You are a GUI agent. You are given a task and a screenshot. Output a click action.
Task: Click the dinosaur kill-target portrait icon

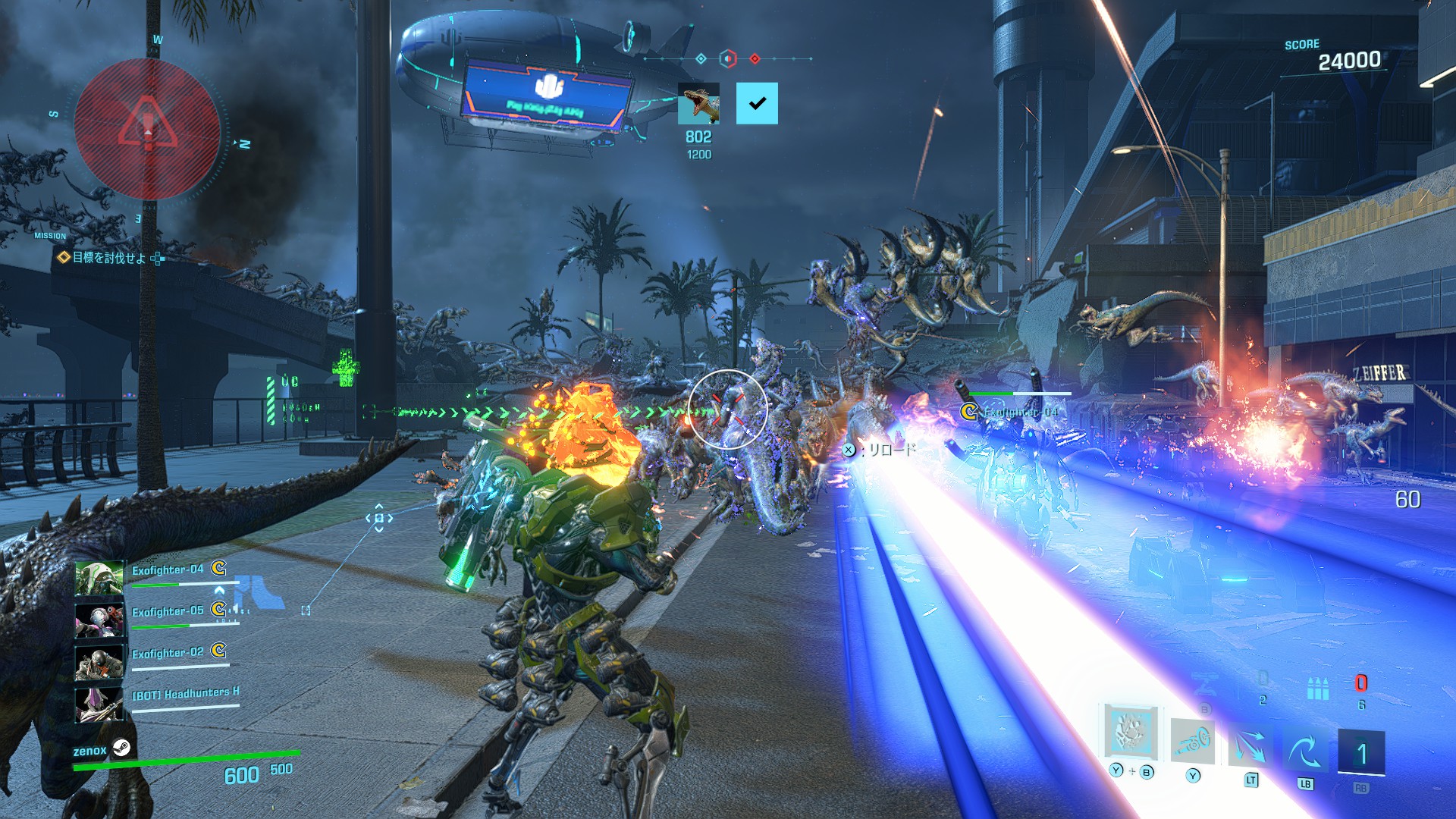point(698,104)
